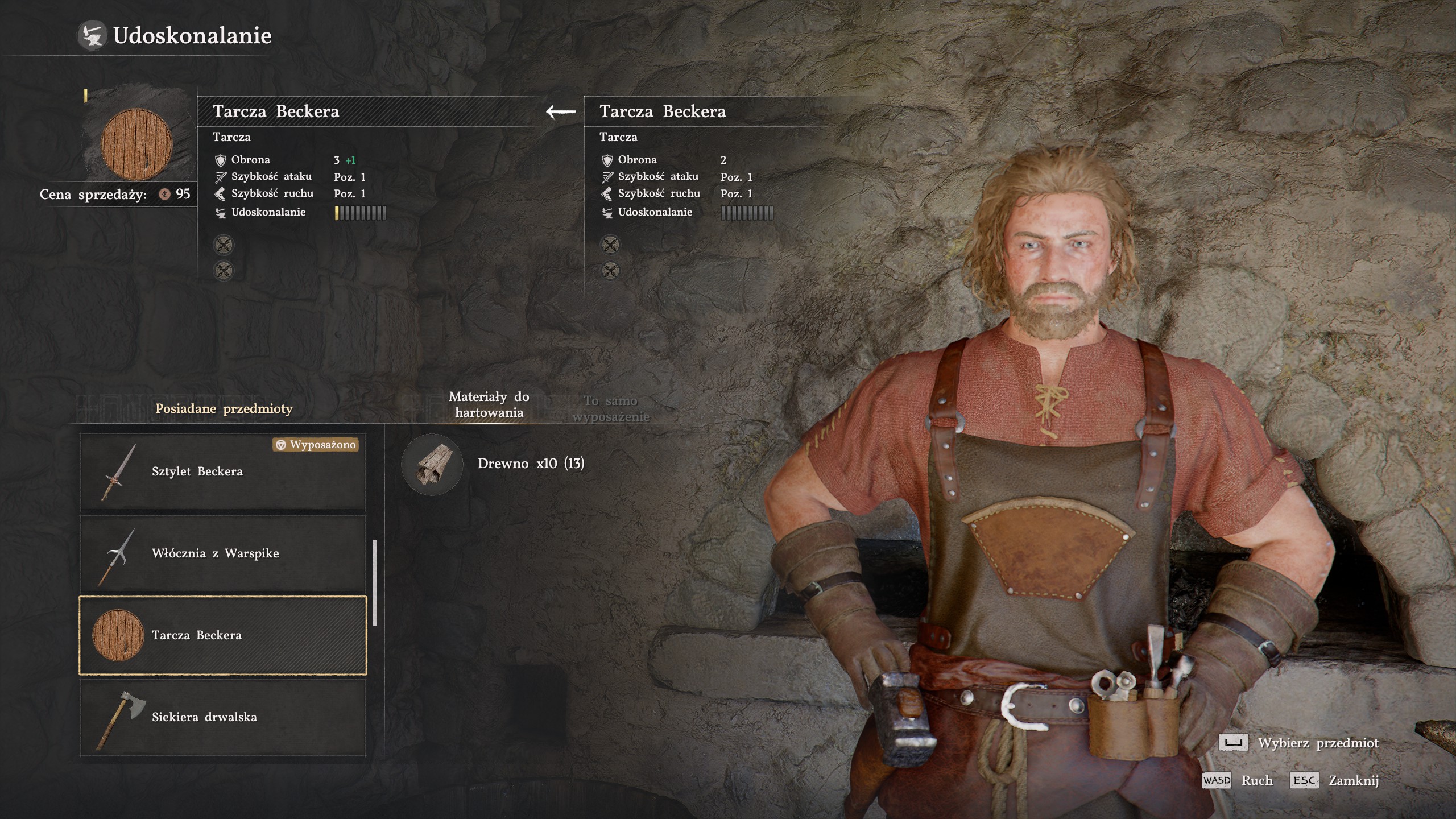Click the Tarcza Beckera shield preview icon
The height and width of the screenshot is (819, 1456).
[x=136, y=144]
